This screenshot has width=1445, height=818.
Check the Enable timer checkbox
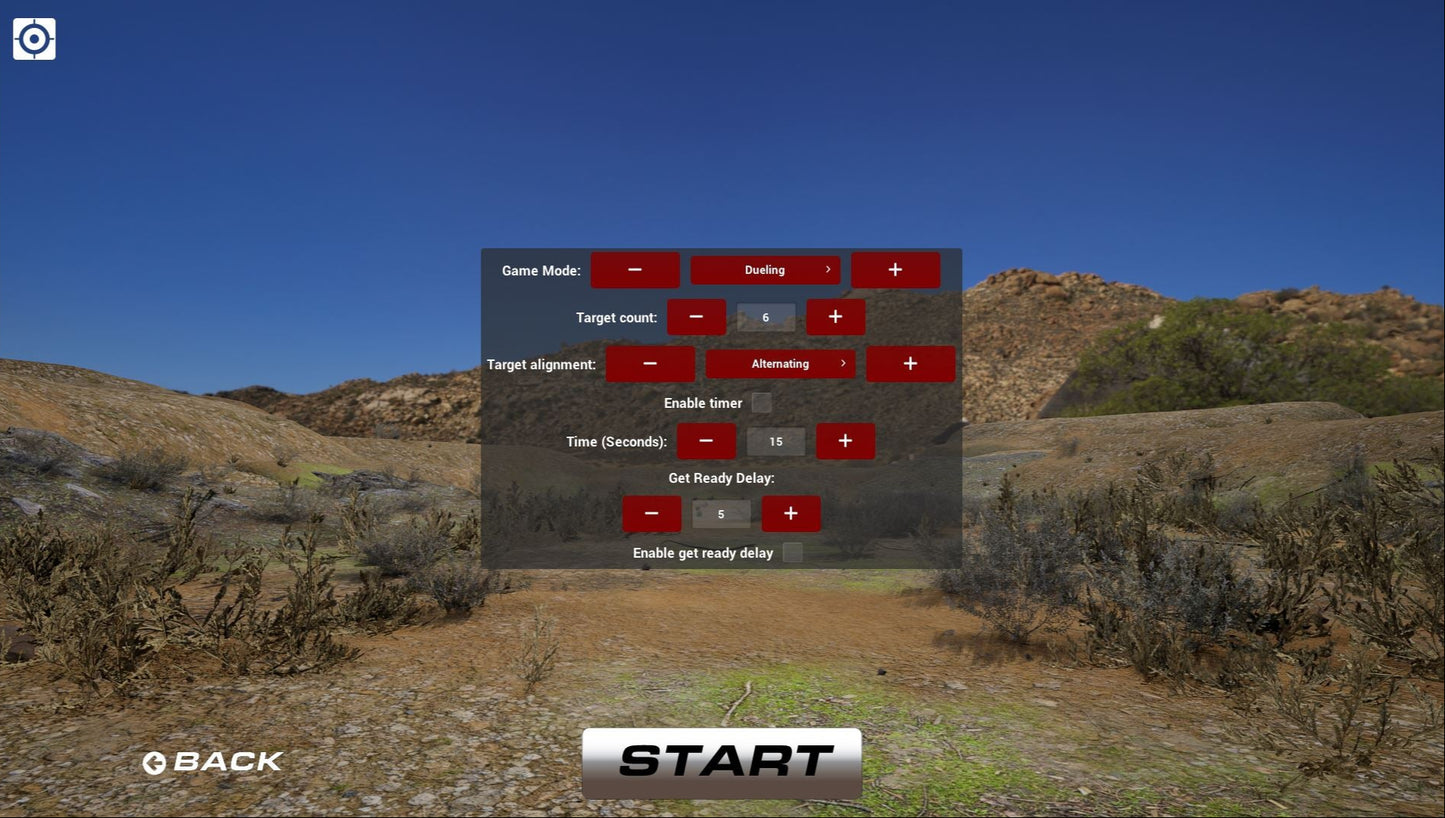click(x=761, y=402)
